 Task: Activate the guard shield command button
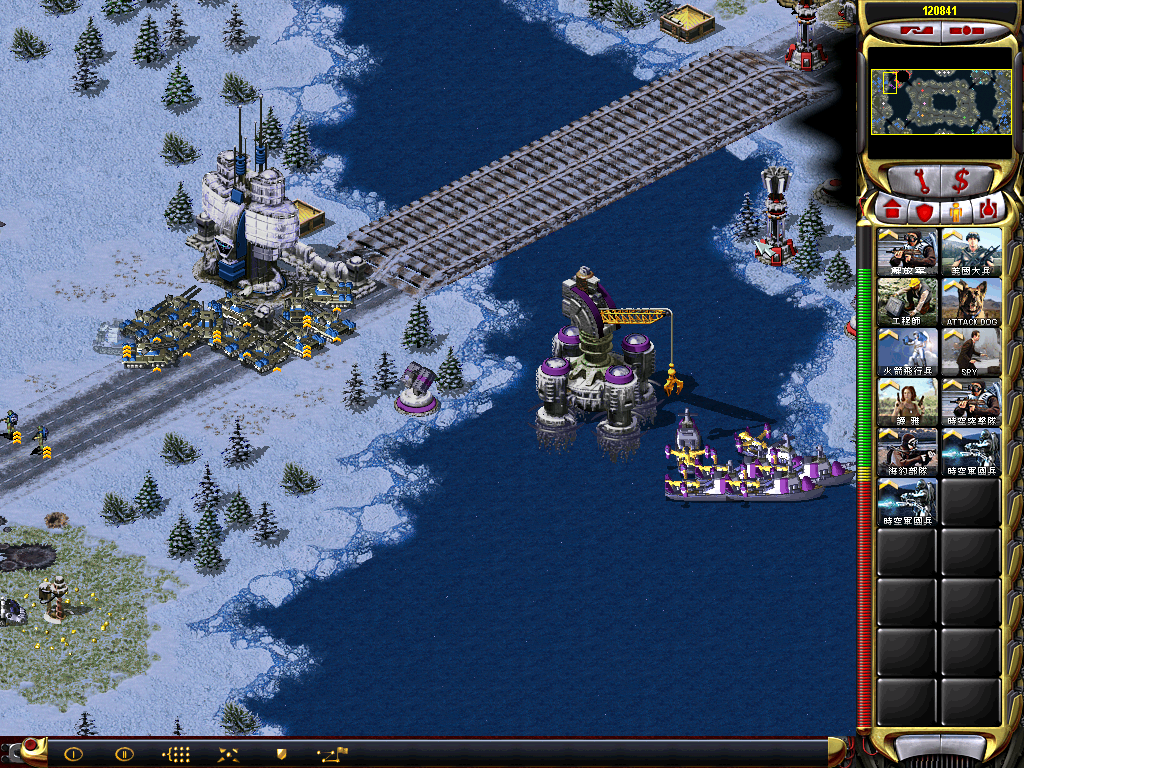(x=282, y=754)
